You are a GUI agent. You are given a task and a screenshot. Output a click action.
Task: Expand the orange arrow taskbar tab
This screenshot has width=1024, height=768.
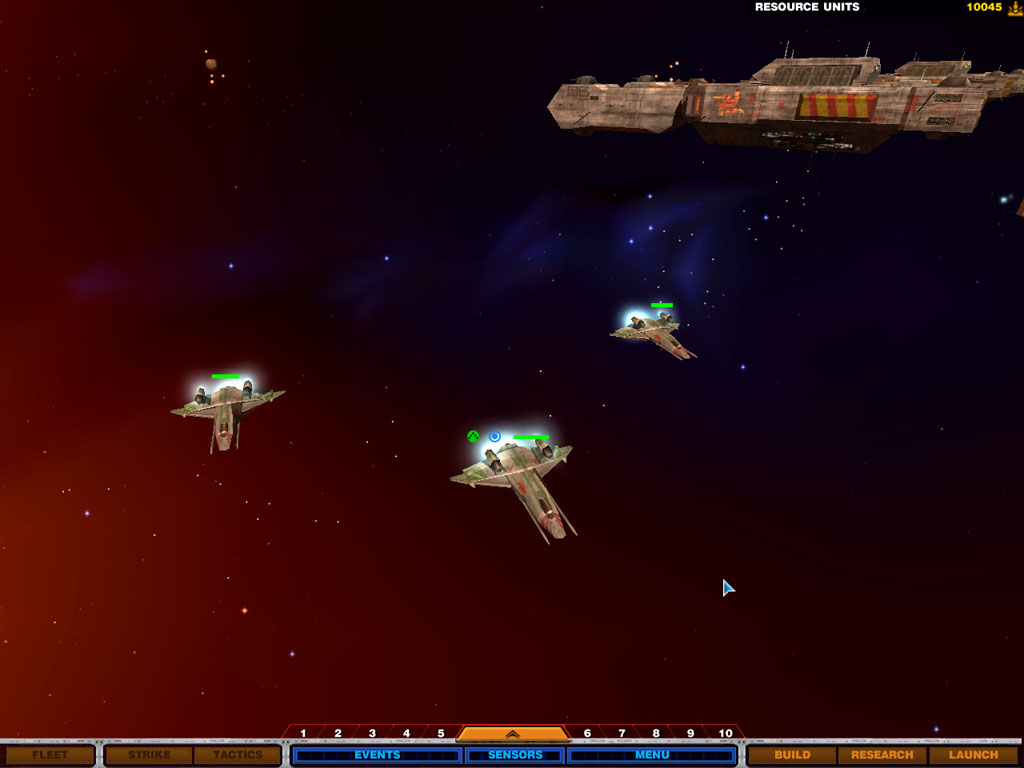(512, 734)
